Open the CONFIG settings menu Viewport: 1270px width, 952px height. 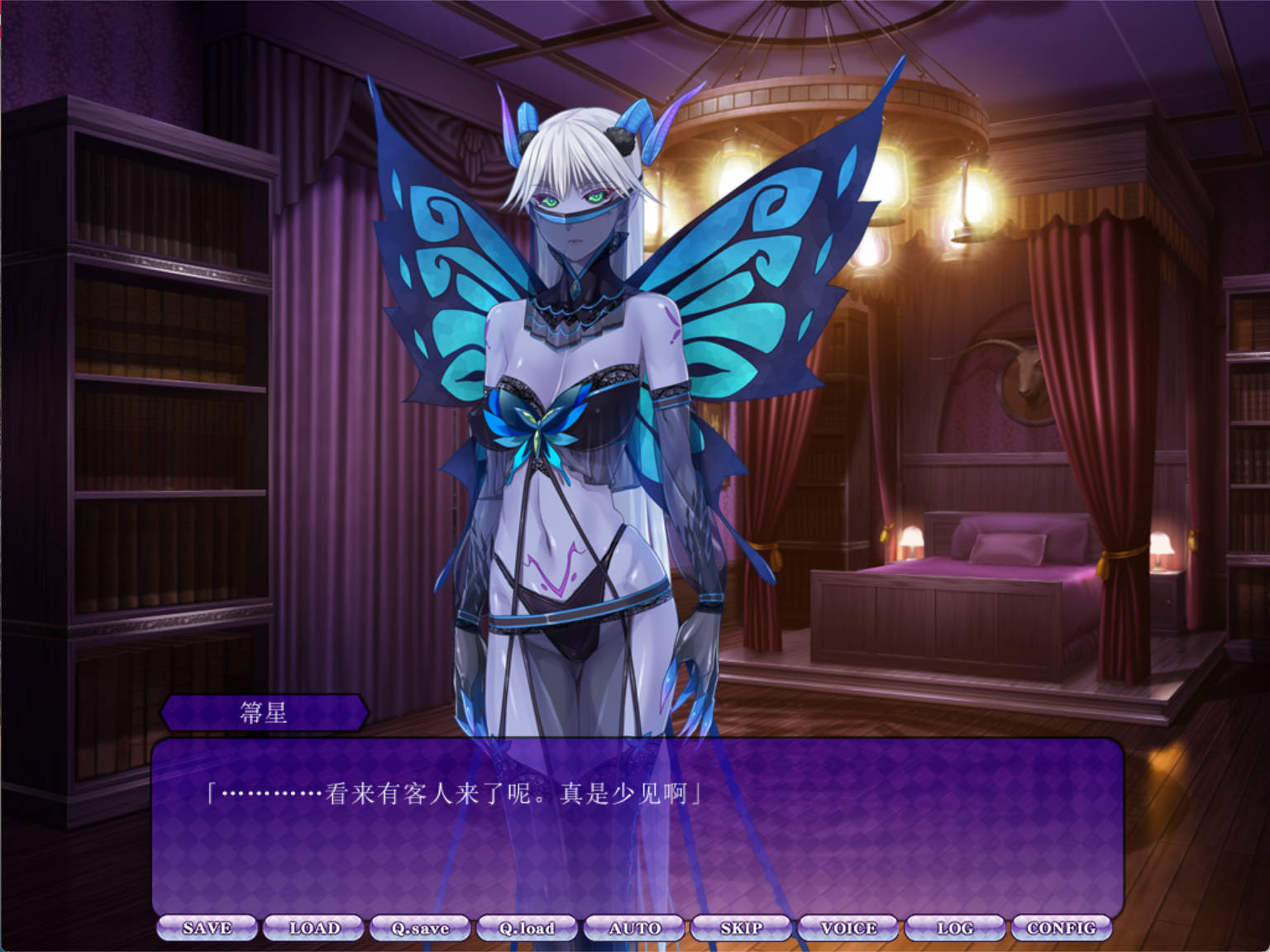tap(1061, 927)
